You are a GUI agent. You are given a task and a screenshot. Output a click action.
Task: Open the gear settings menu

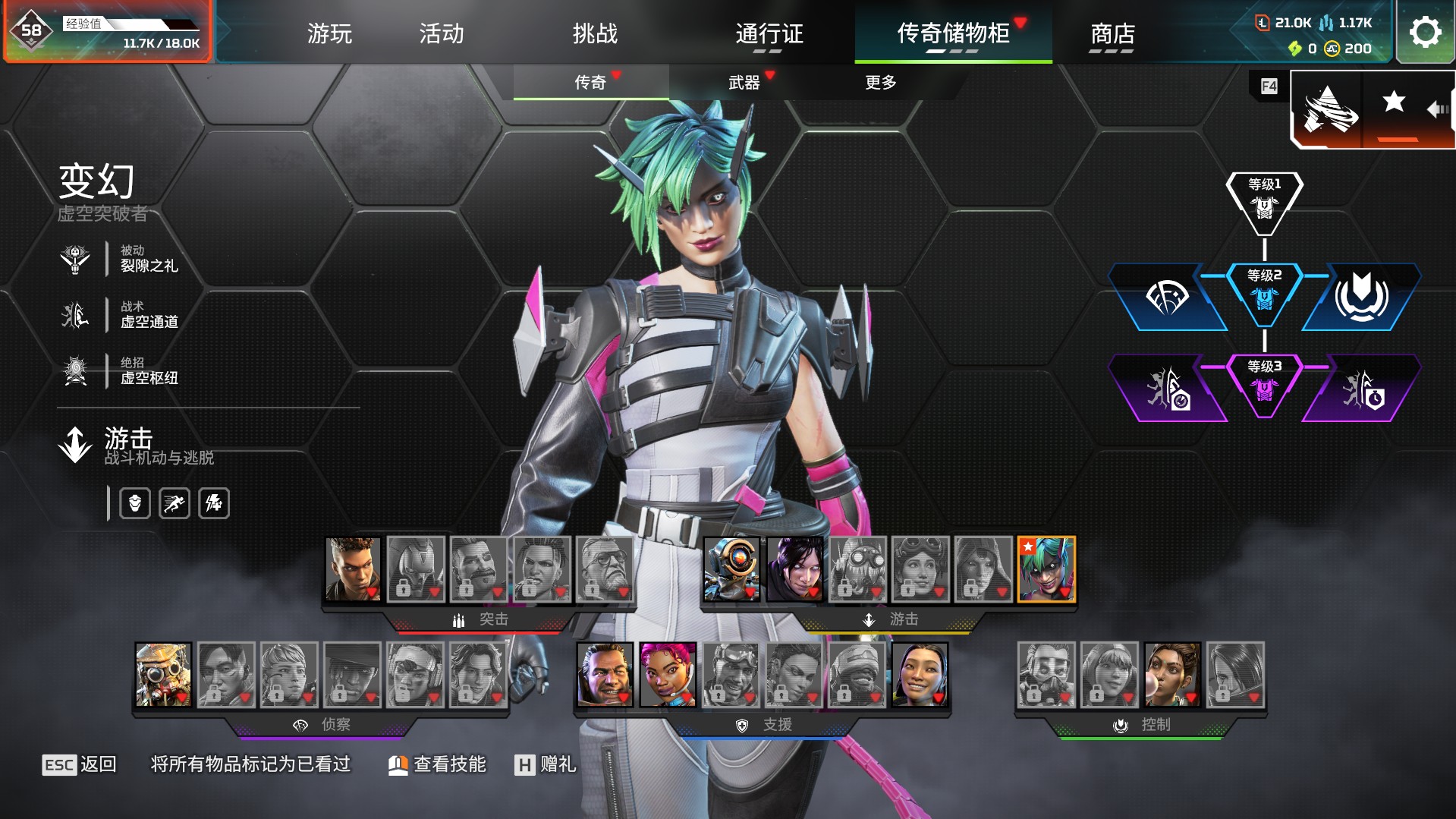pyautogui.click(x=1425, y=32)
